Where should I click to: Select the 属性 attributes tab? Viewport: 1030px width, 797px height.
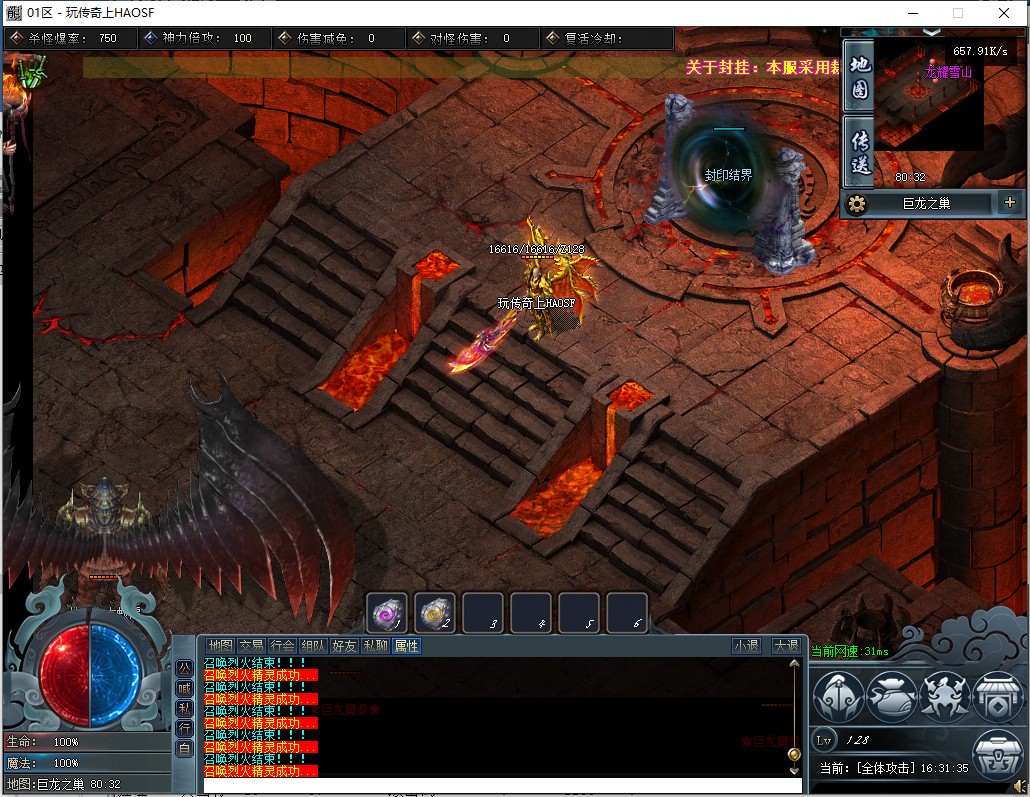406,646
